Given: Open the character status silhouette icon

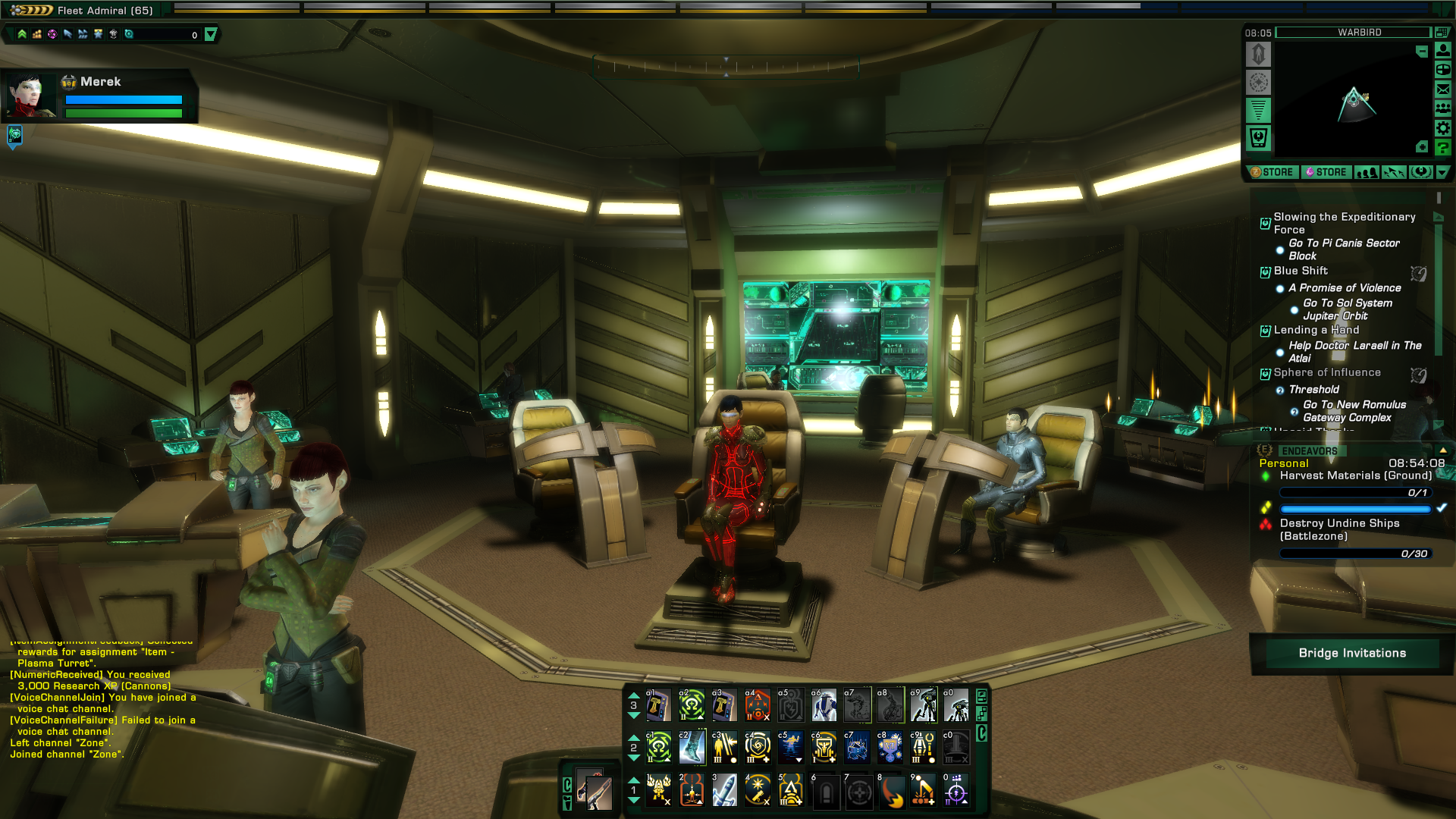Looking at the screenshot, I should 1442,50.
